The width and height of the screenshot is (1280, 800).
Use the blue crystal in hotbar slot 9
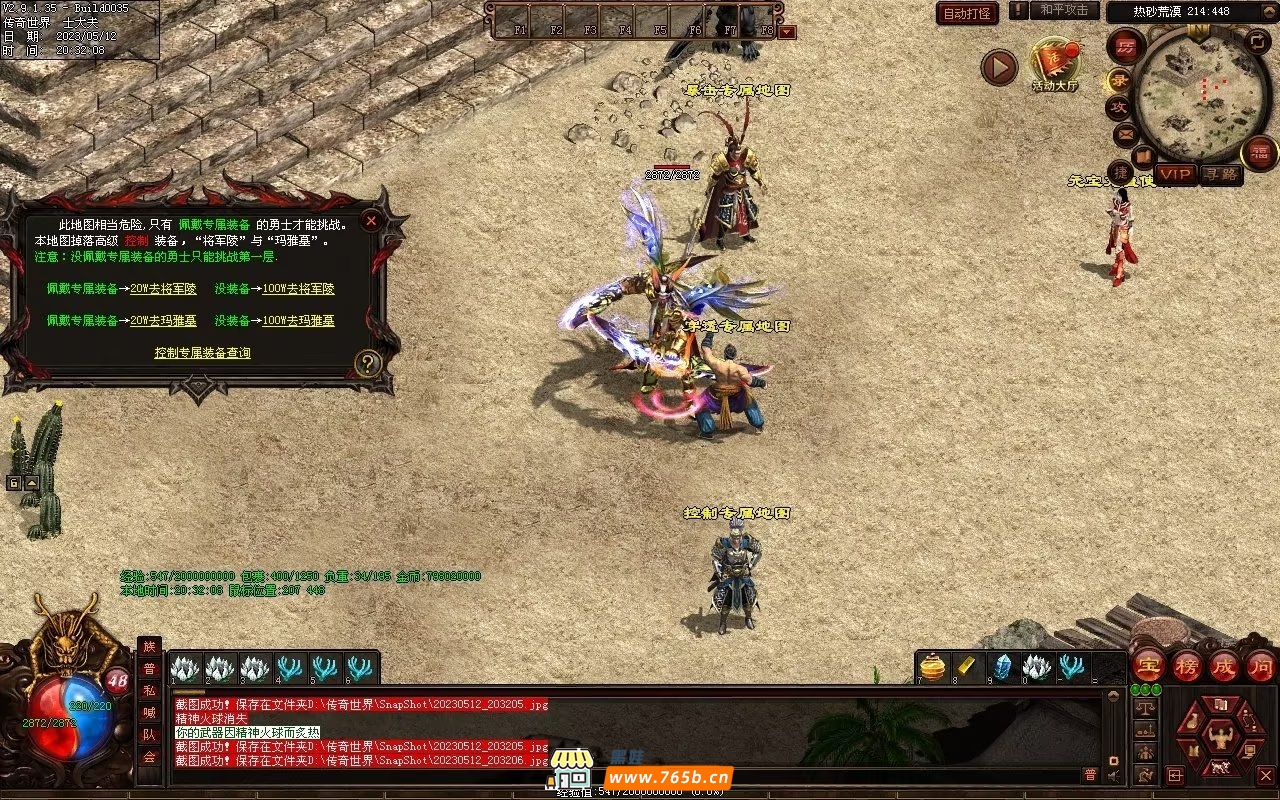click(1002, 667)
